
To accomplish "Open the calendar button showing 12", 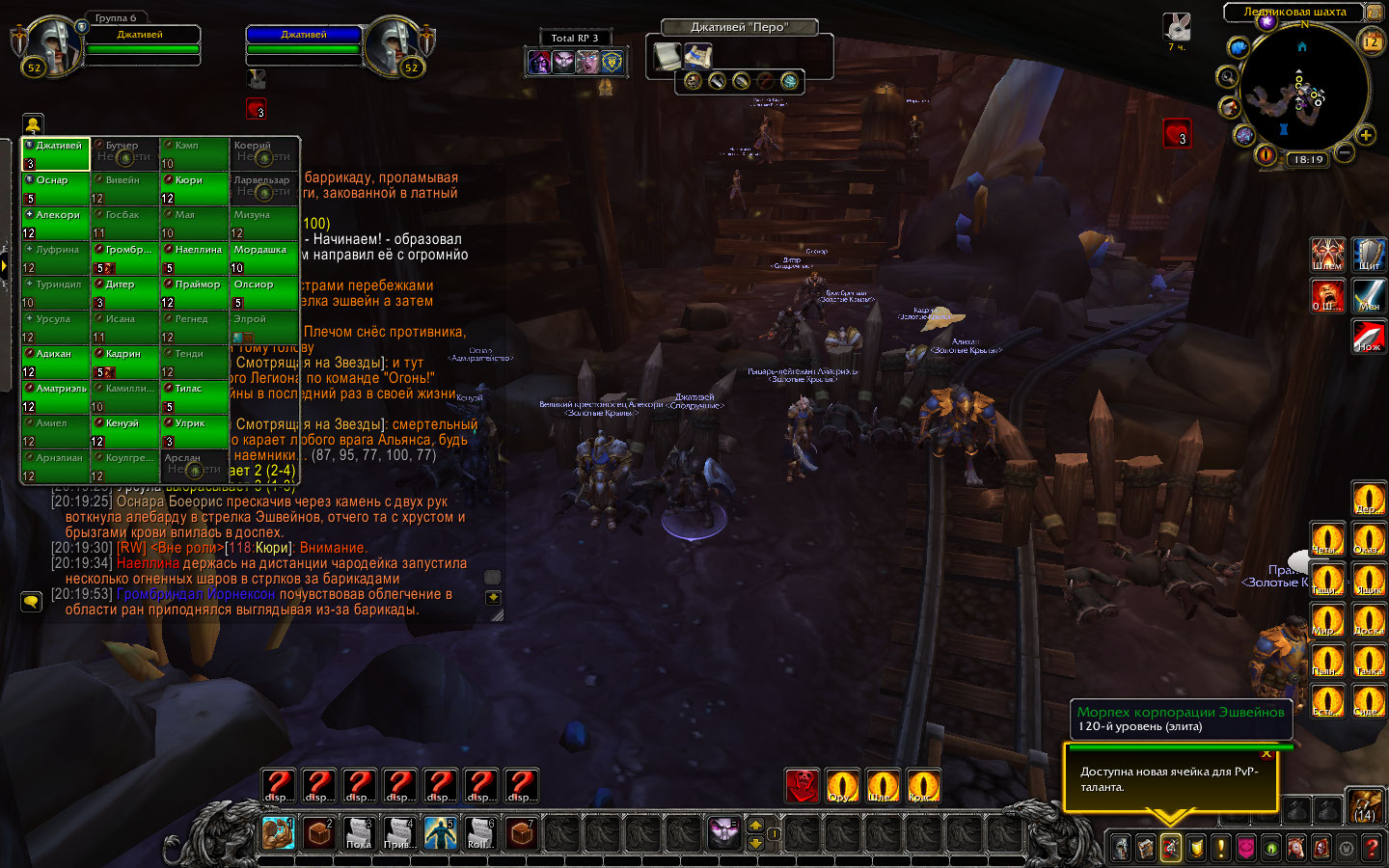I will pos(1371,41).
